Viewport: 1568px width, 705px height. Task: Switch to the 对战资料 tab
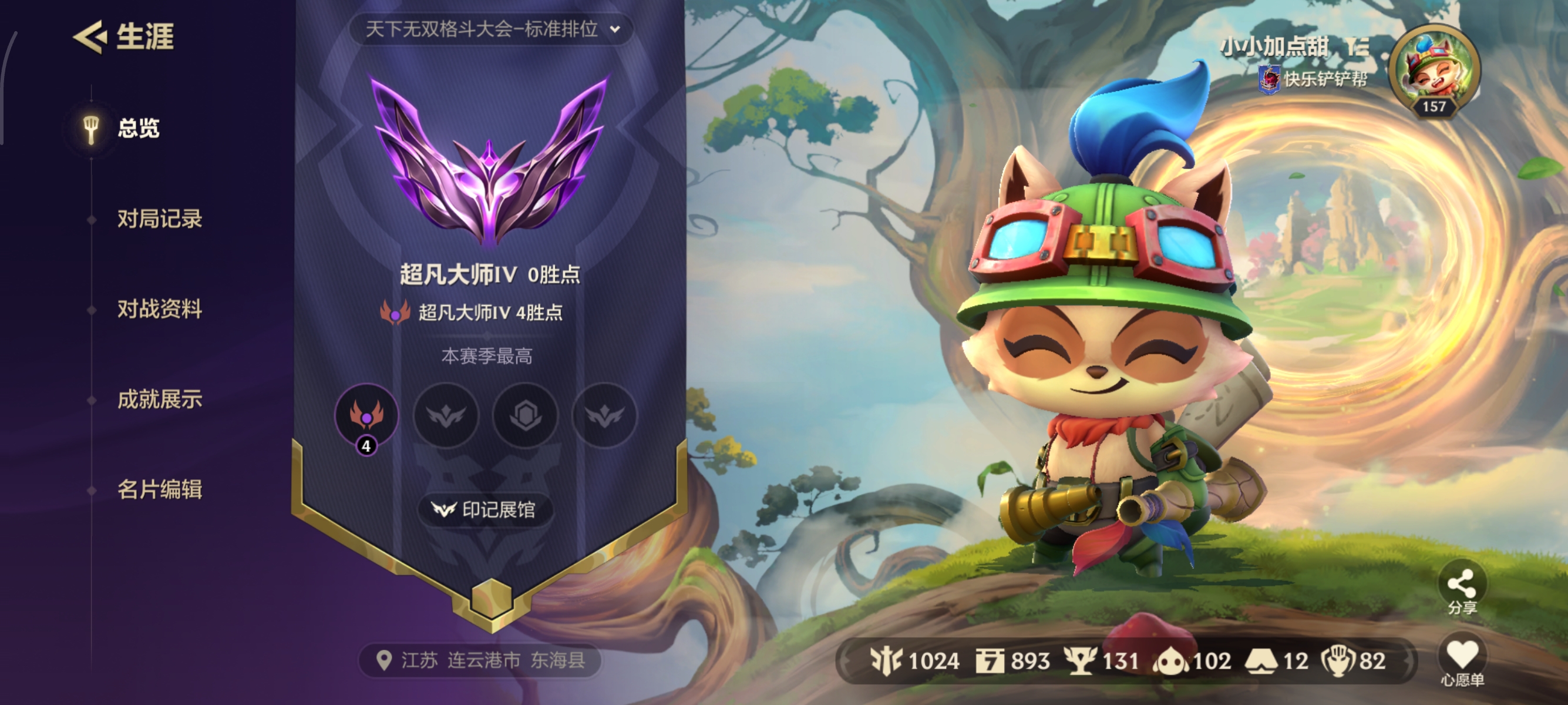click(x=160, y=310)
